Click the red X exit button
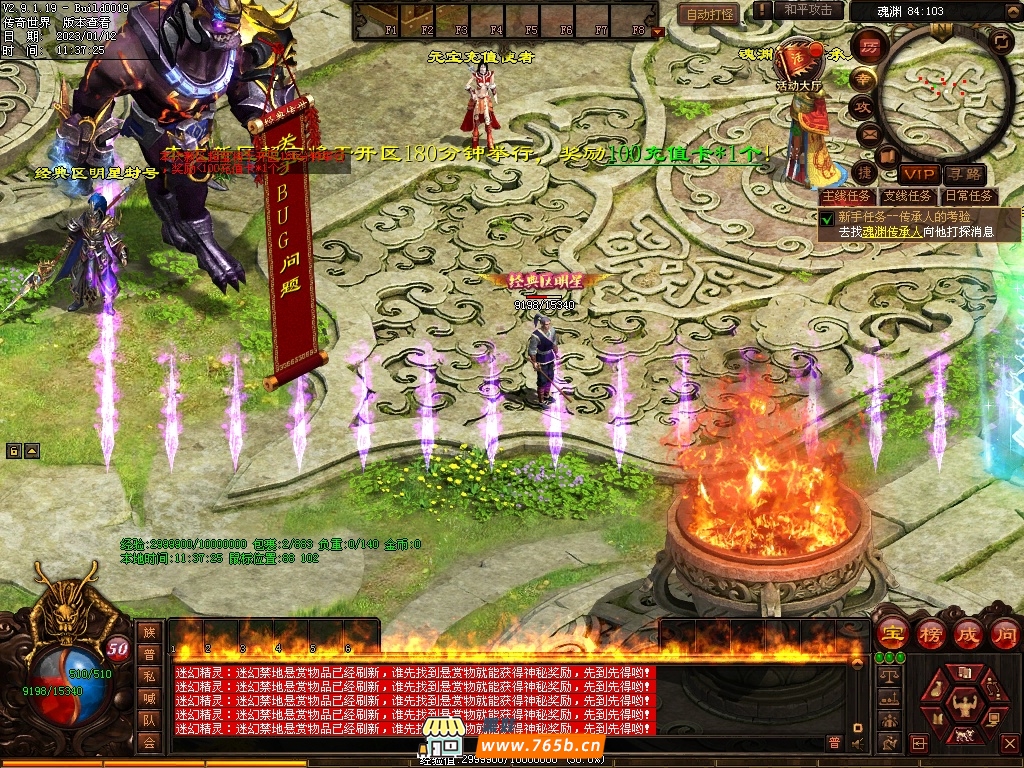This screenshot has width=1024, height=768. (x=1011, y=743)
